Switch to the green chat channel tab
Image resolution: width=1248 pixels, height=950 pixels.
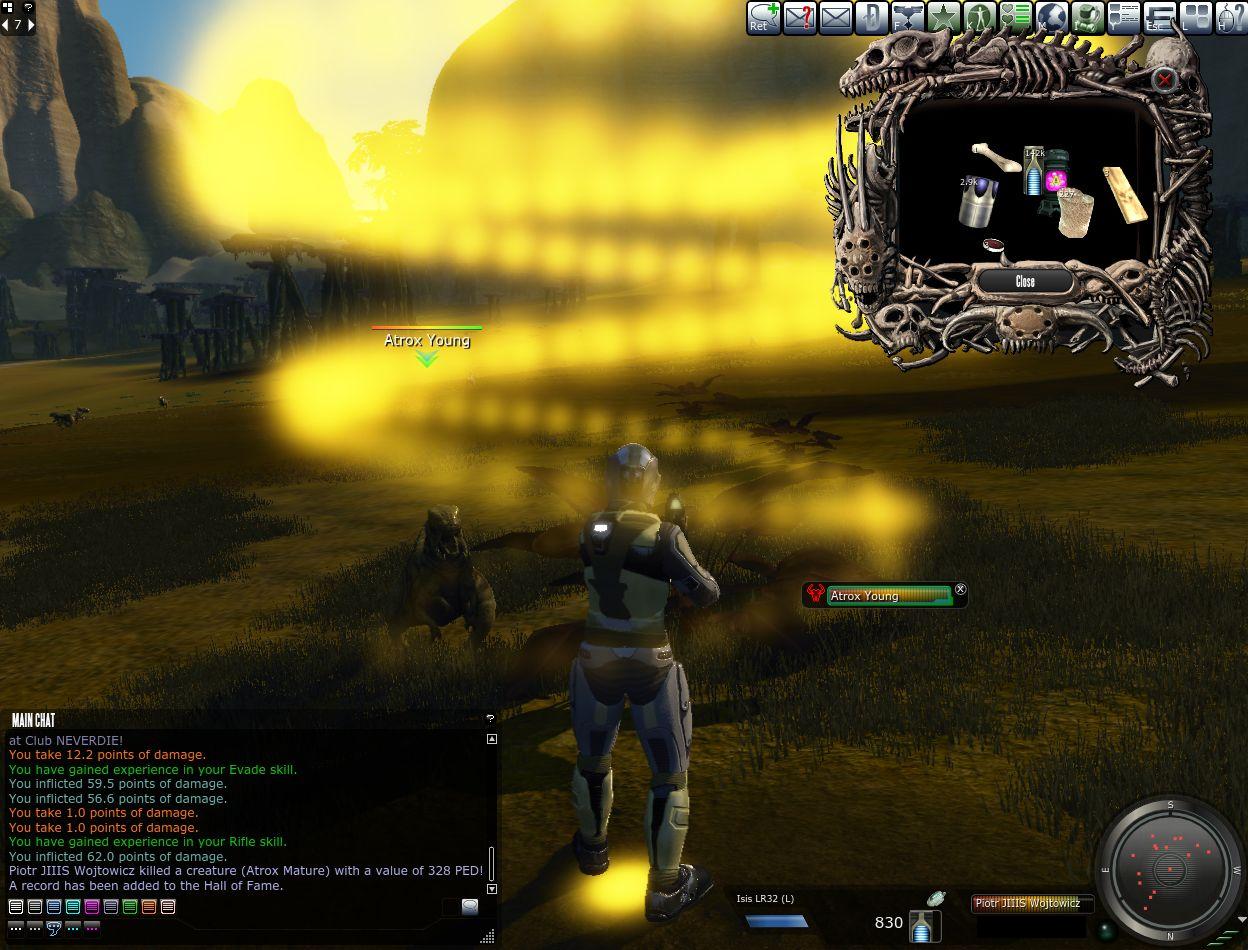click(130, 907)
